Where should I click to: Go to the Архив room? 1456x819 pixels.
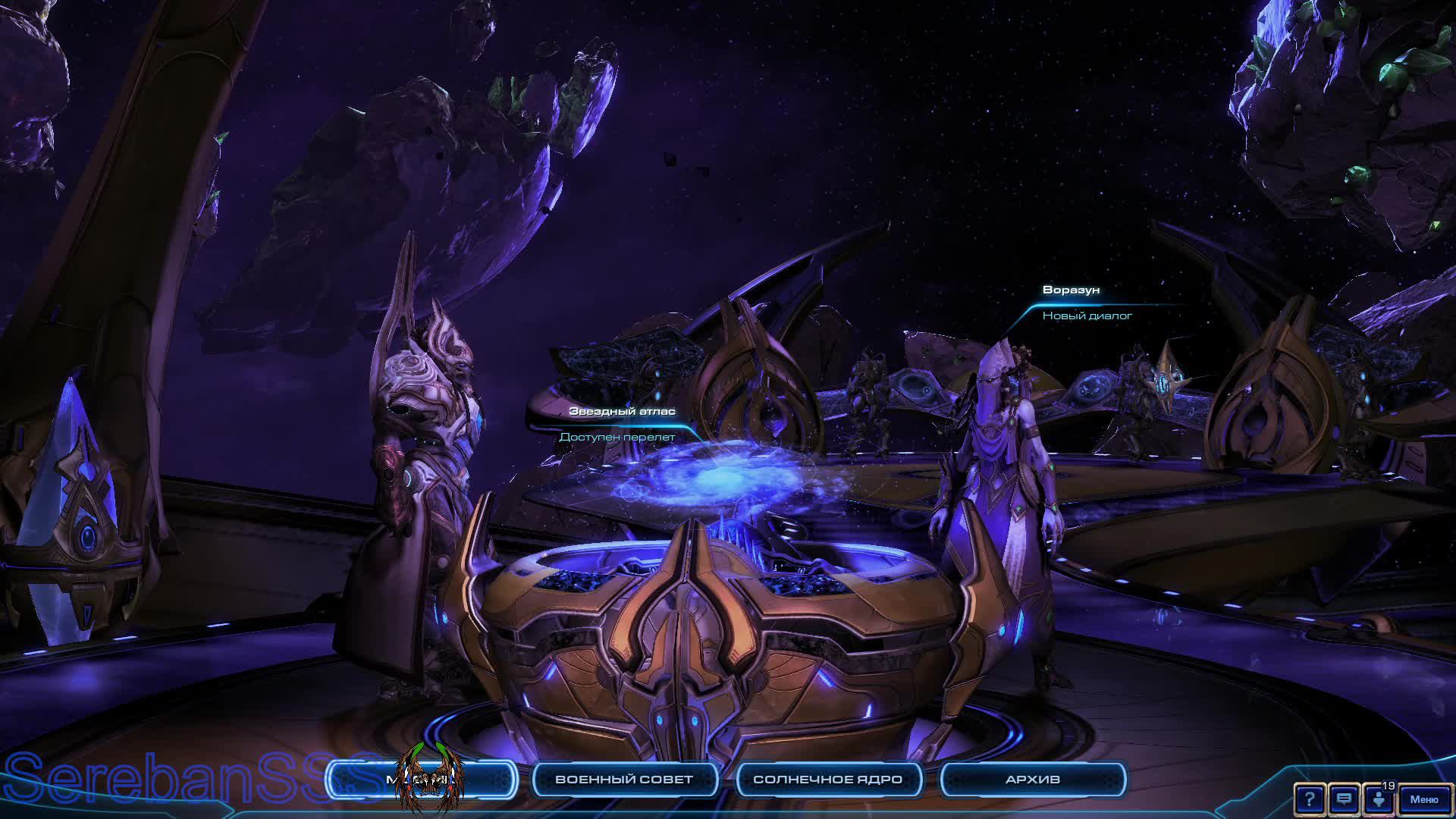(1032, 780)
